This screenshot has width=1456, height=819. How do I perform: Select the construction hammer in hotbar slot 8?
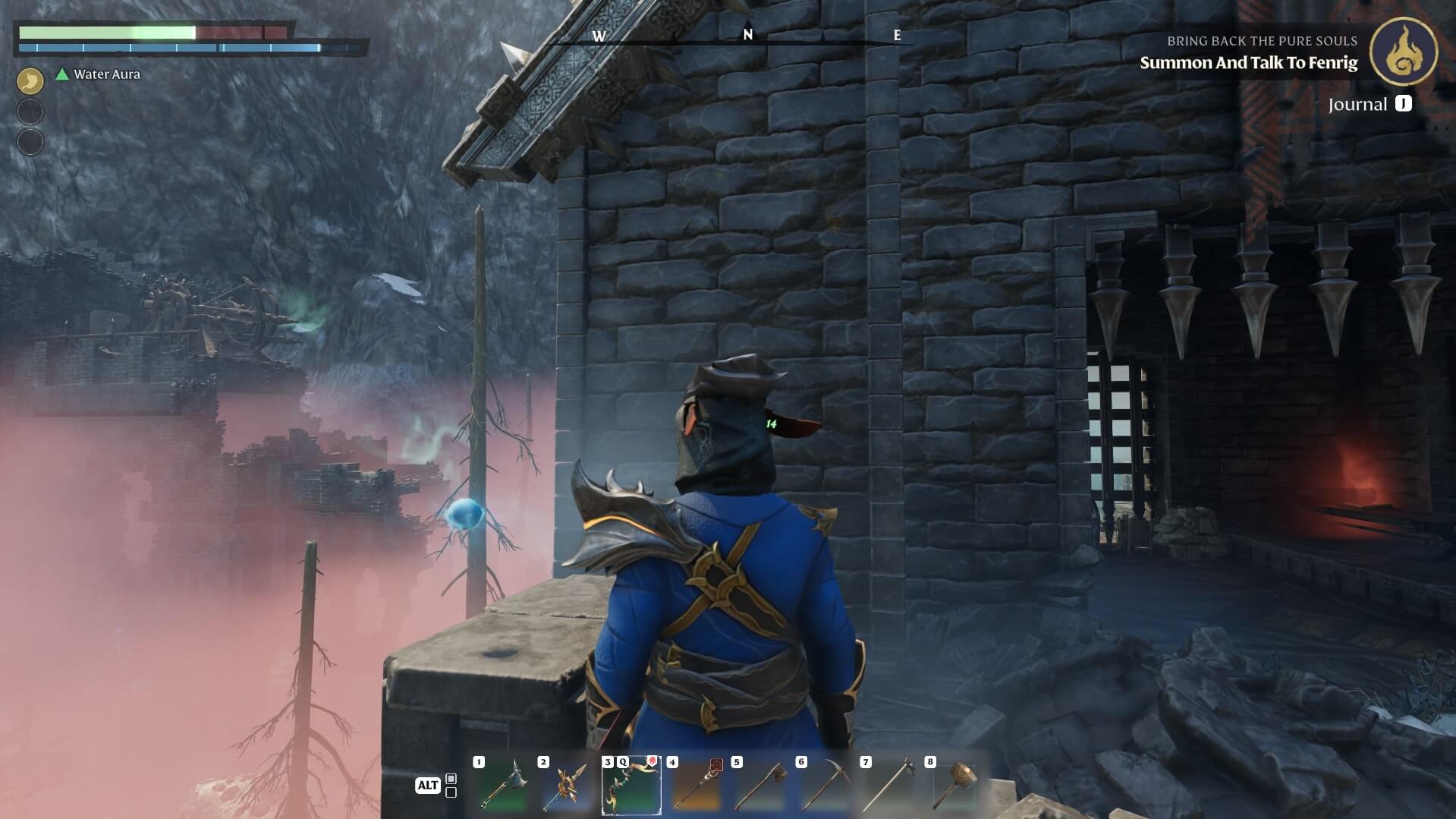(954, 786)
